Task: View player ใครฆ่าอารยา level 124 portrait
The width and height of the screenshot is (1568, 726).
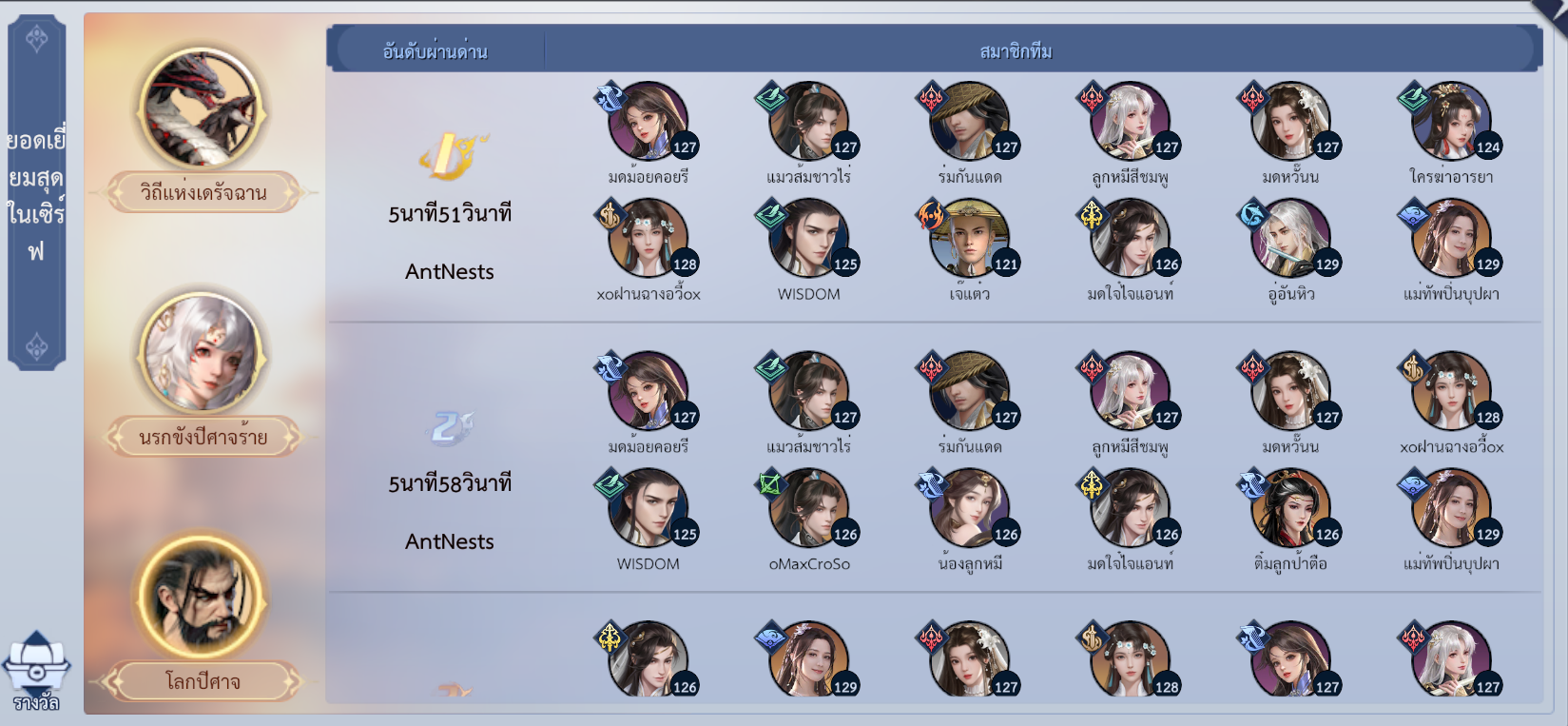Action: click(x=1451, y=122)
